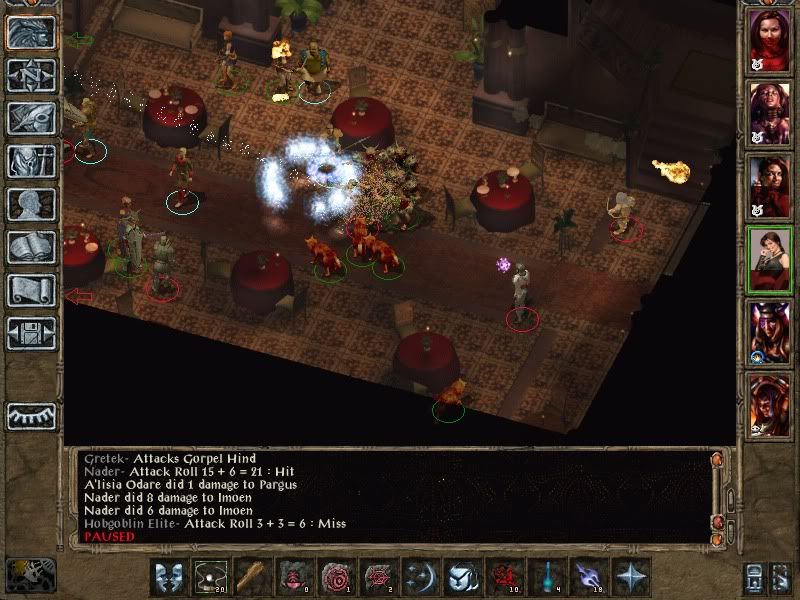Click the blue mask icon on the action bar
The height and width of the screenshot is (600, 800).
click(x=168, y=578)
